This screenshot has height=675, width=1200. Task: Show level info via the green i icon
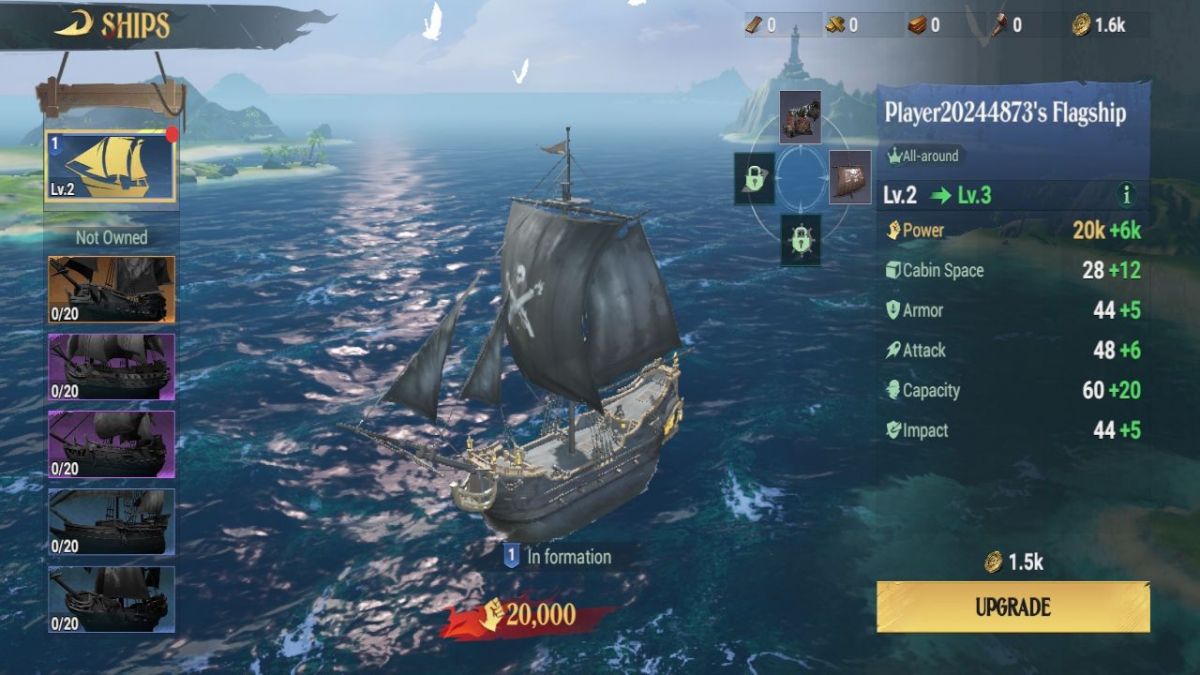point(1128,195)
